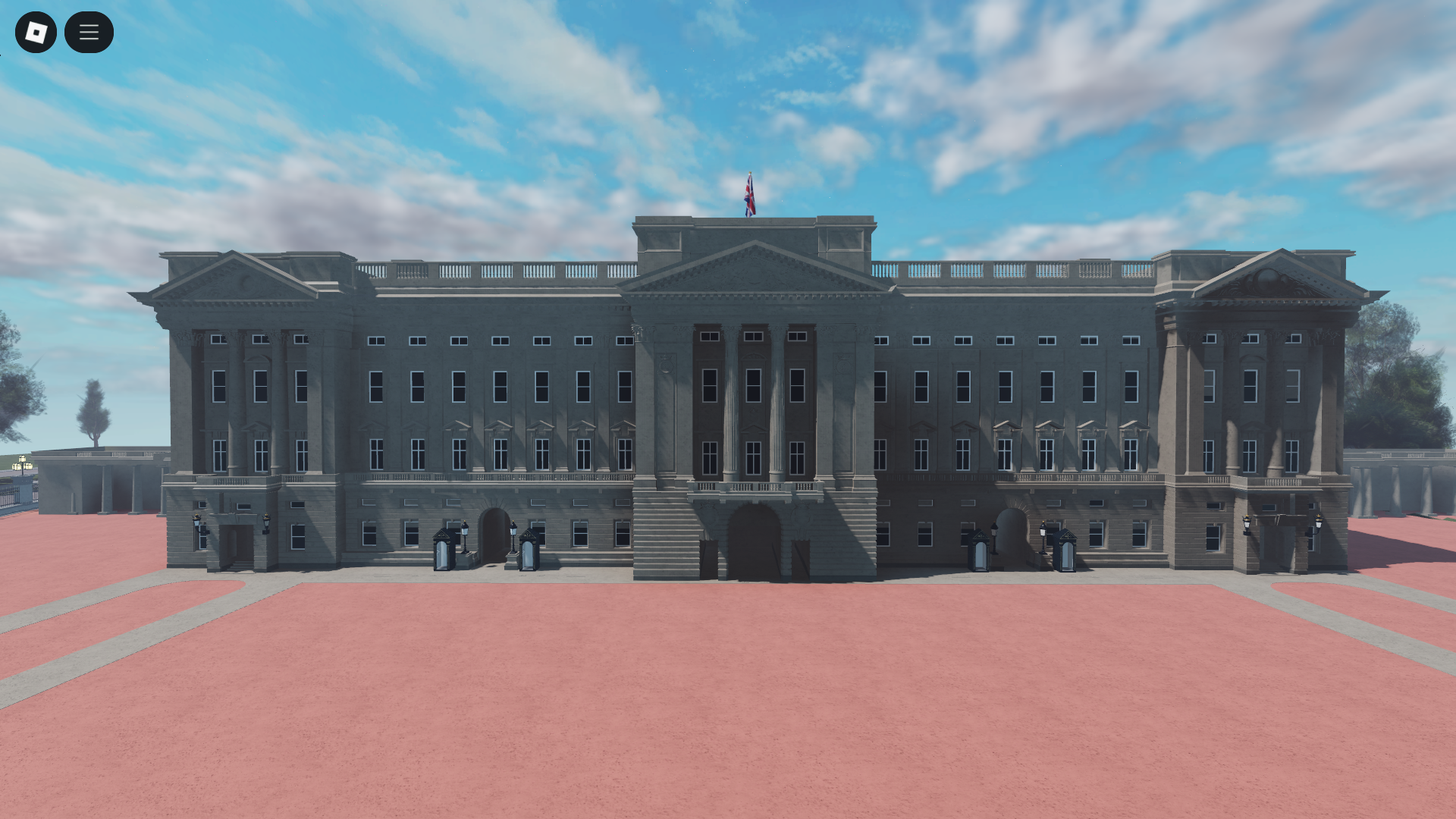The width and height of the screenshot is (1456, 819).
Task: Open the Roblox logo menu icon
Action: [x=36, y=32]
